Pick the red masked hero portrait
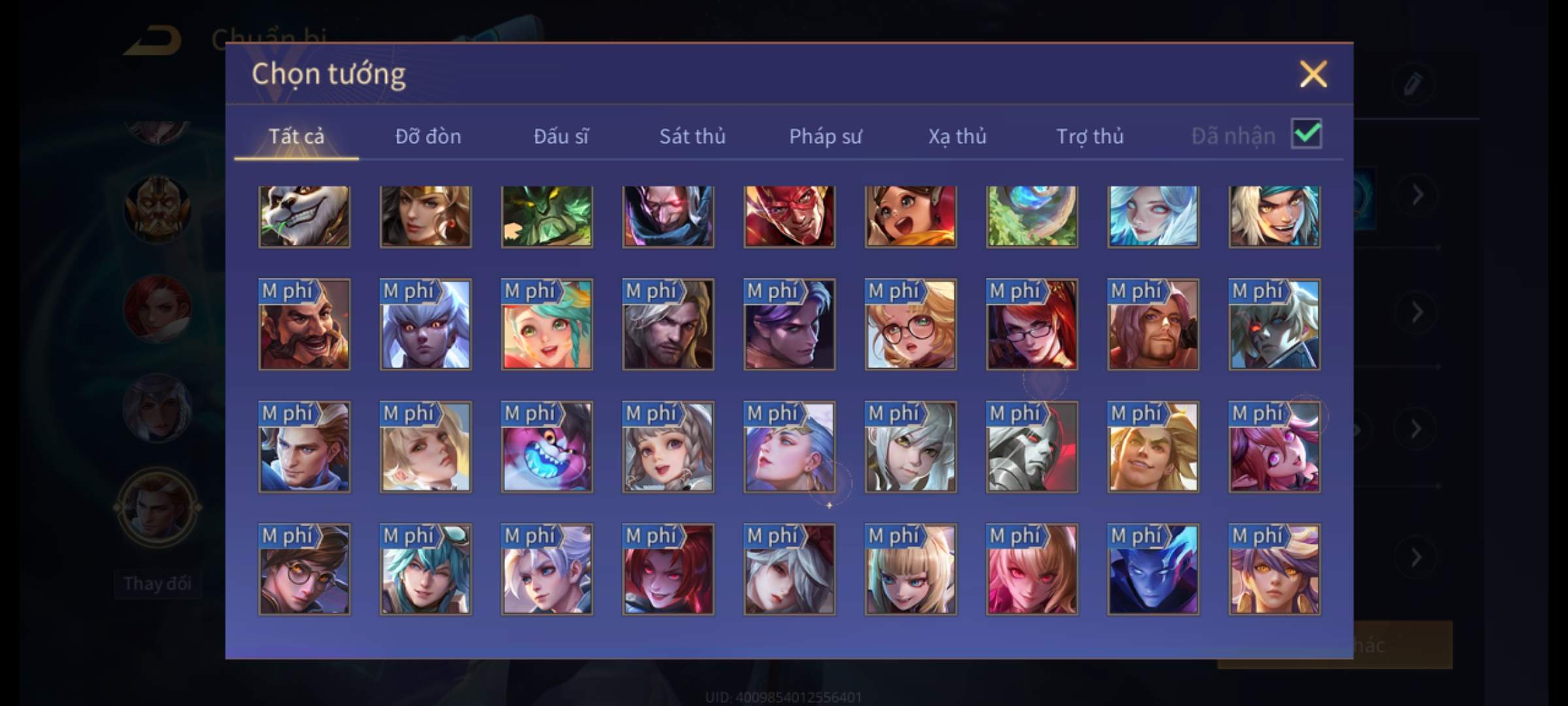This screenshot has height=706, width=1568. [x=789, y=216]
